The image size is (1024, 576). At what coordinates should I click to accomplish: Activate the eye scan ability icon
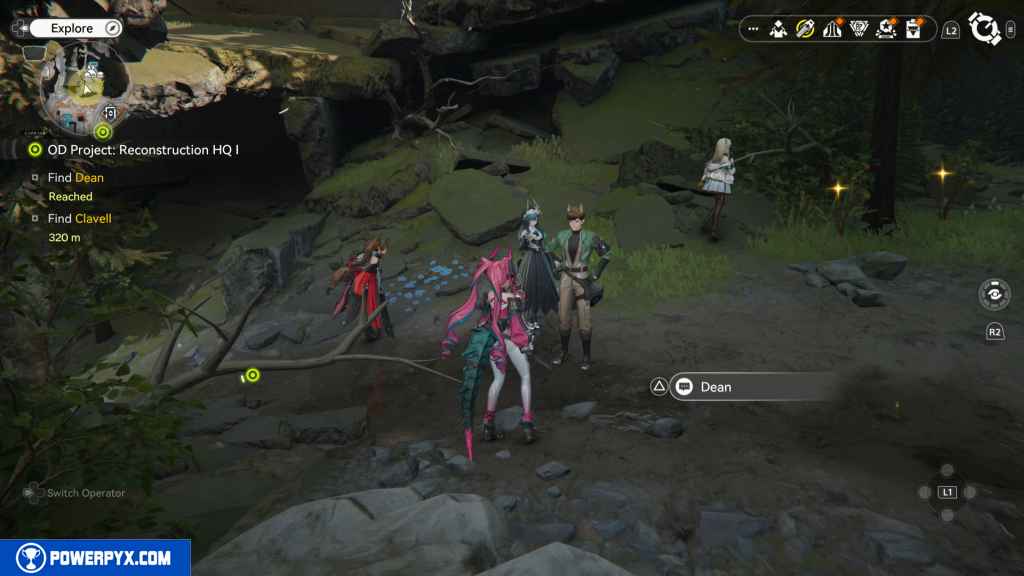tap(994, 294)
